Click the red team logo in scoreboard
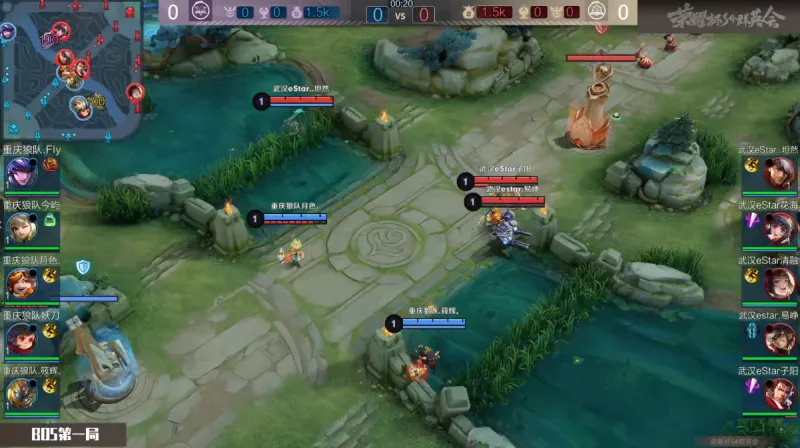 [x=597, y=13]
